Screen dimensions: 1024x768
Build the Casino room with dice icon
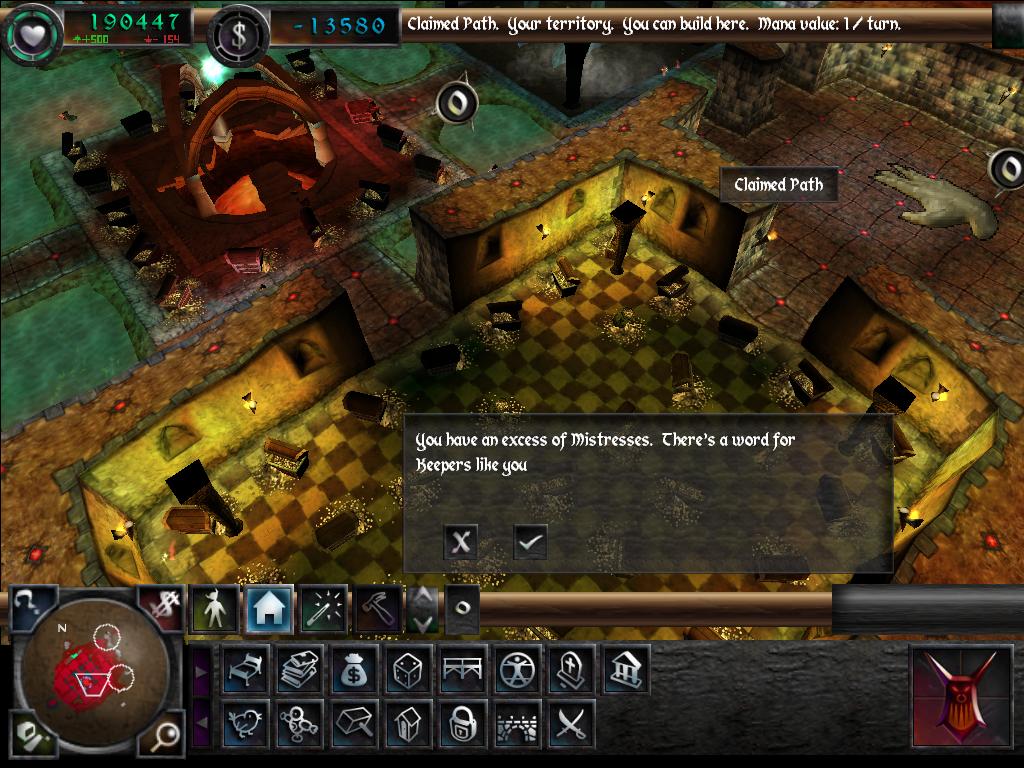point(409,669)
